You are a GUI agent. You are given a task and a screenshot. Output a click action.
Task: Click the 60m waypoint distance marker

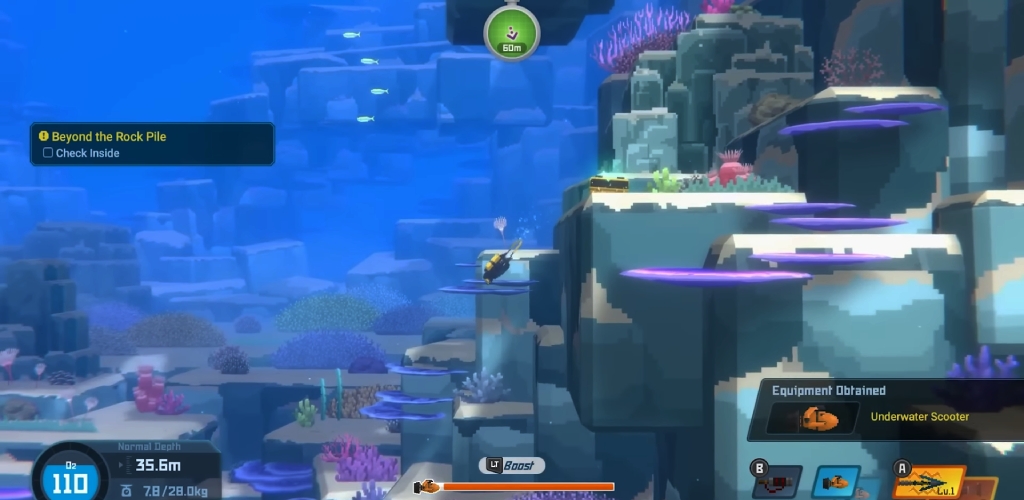coord(511,34)
